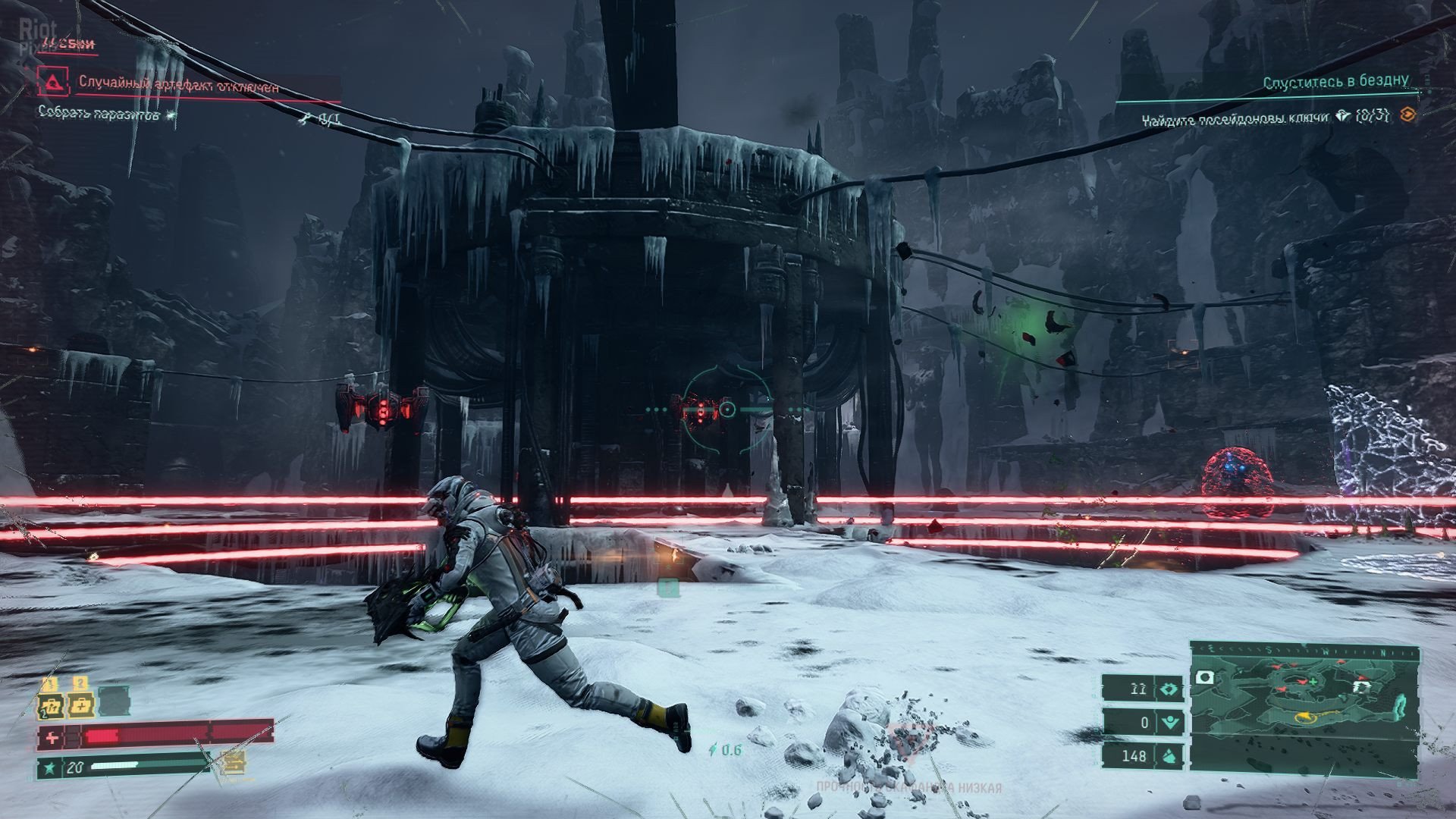Click the objective marker icon beside Poseidon keys
Screen dimensions: 1456x819
(1407, 115)
